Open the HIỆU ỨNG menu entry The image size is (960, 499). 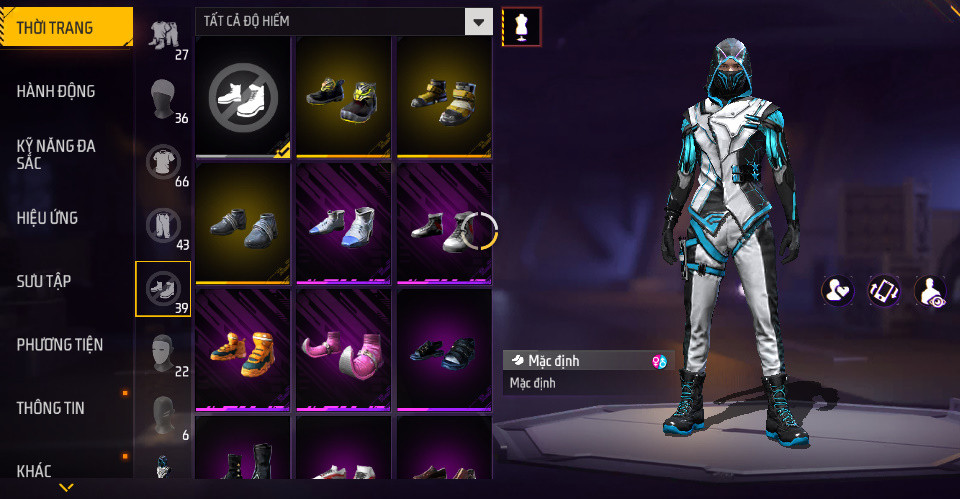pyautogui.click(x=48, y=218)
